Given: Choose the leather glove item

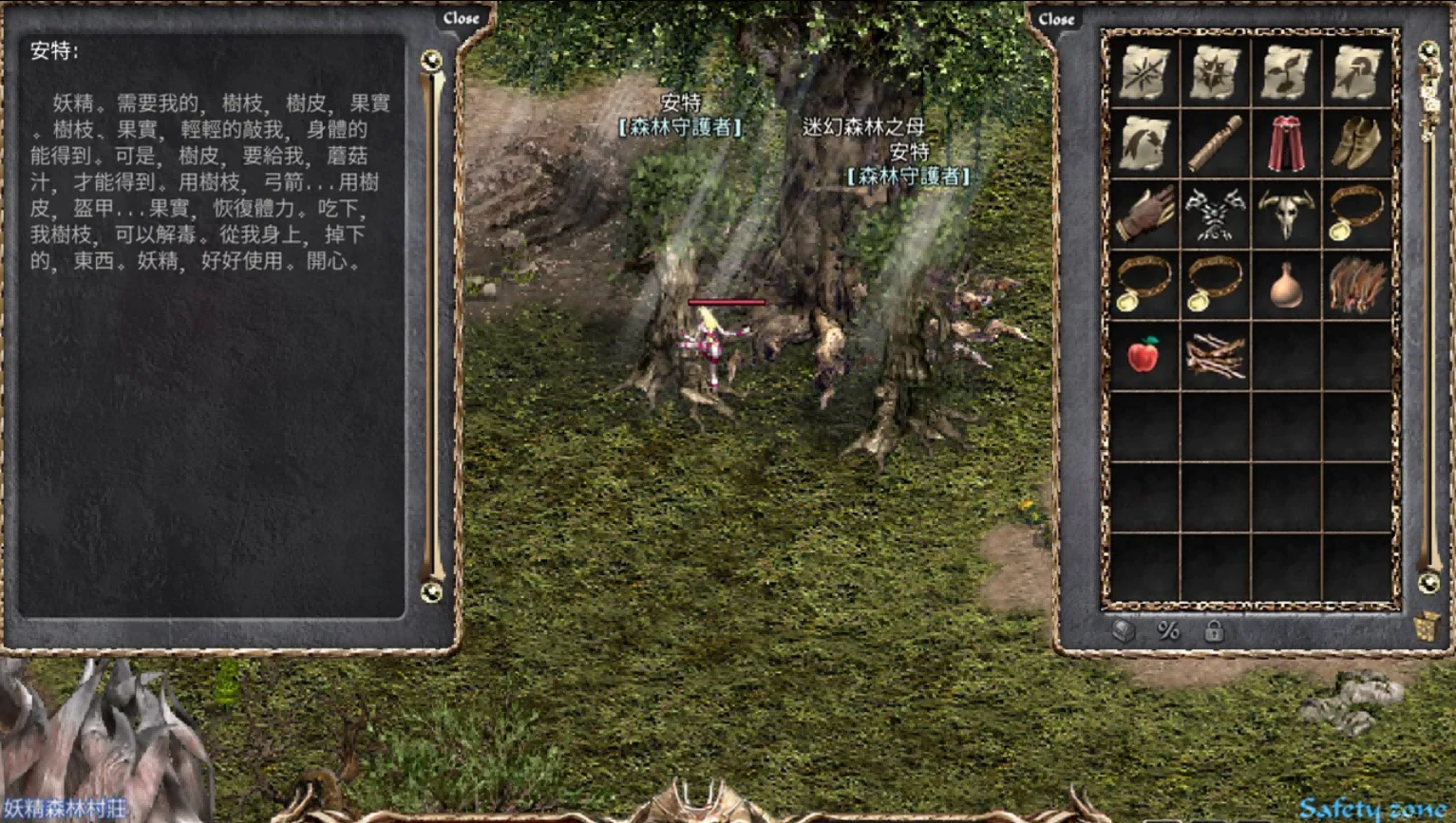Looking at the screenshot, I should pyautogui.click(x=1144, y=214).
